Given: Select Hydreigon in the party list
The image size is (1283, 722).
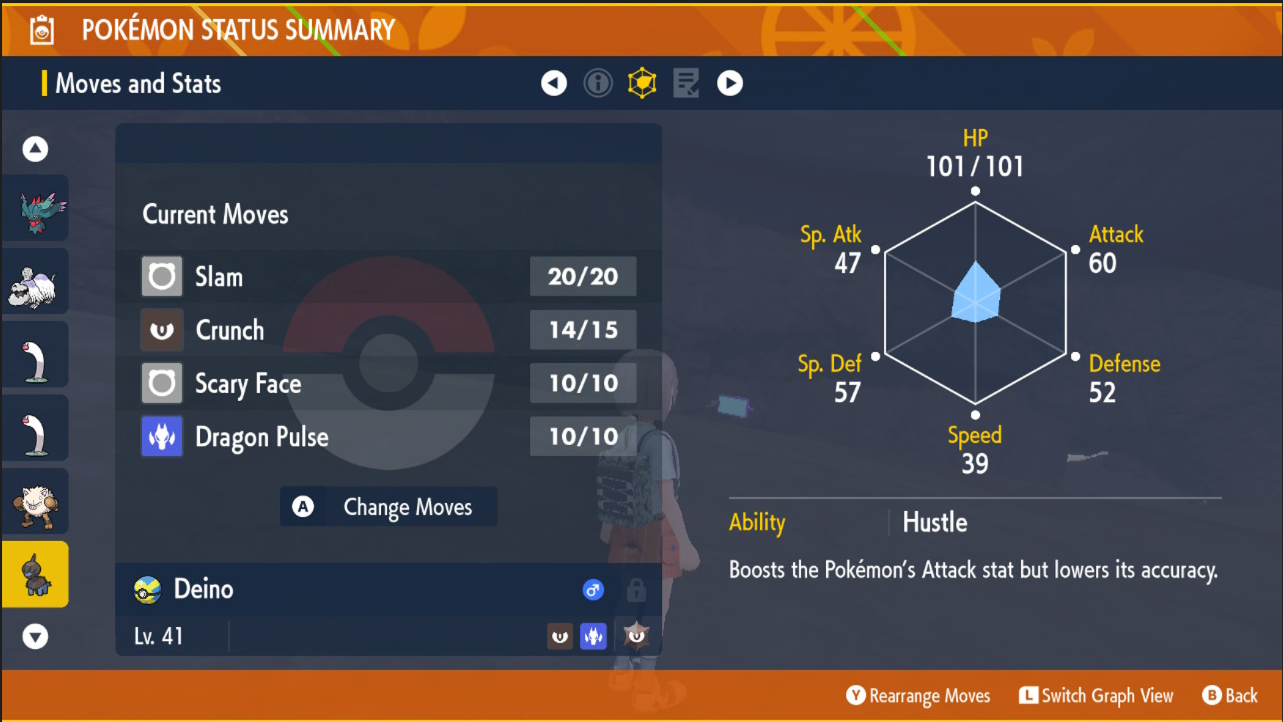Looking at the screenshot, I should click(x=35, y=208).
